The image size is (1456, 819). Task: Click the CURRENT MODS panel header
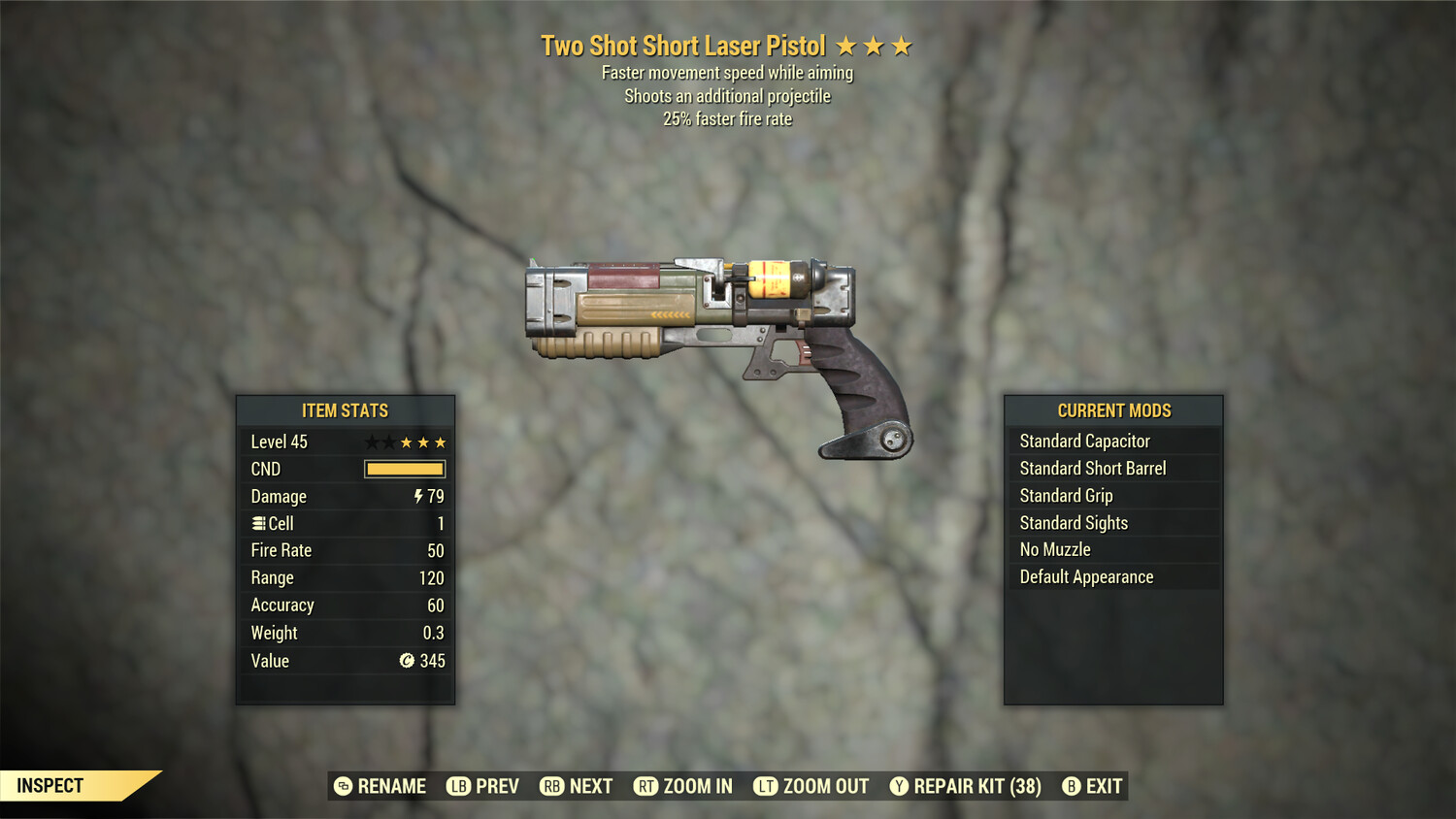point(1113,410)
